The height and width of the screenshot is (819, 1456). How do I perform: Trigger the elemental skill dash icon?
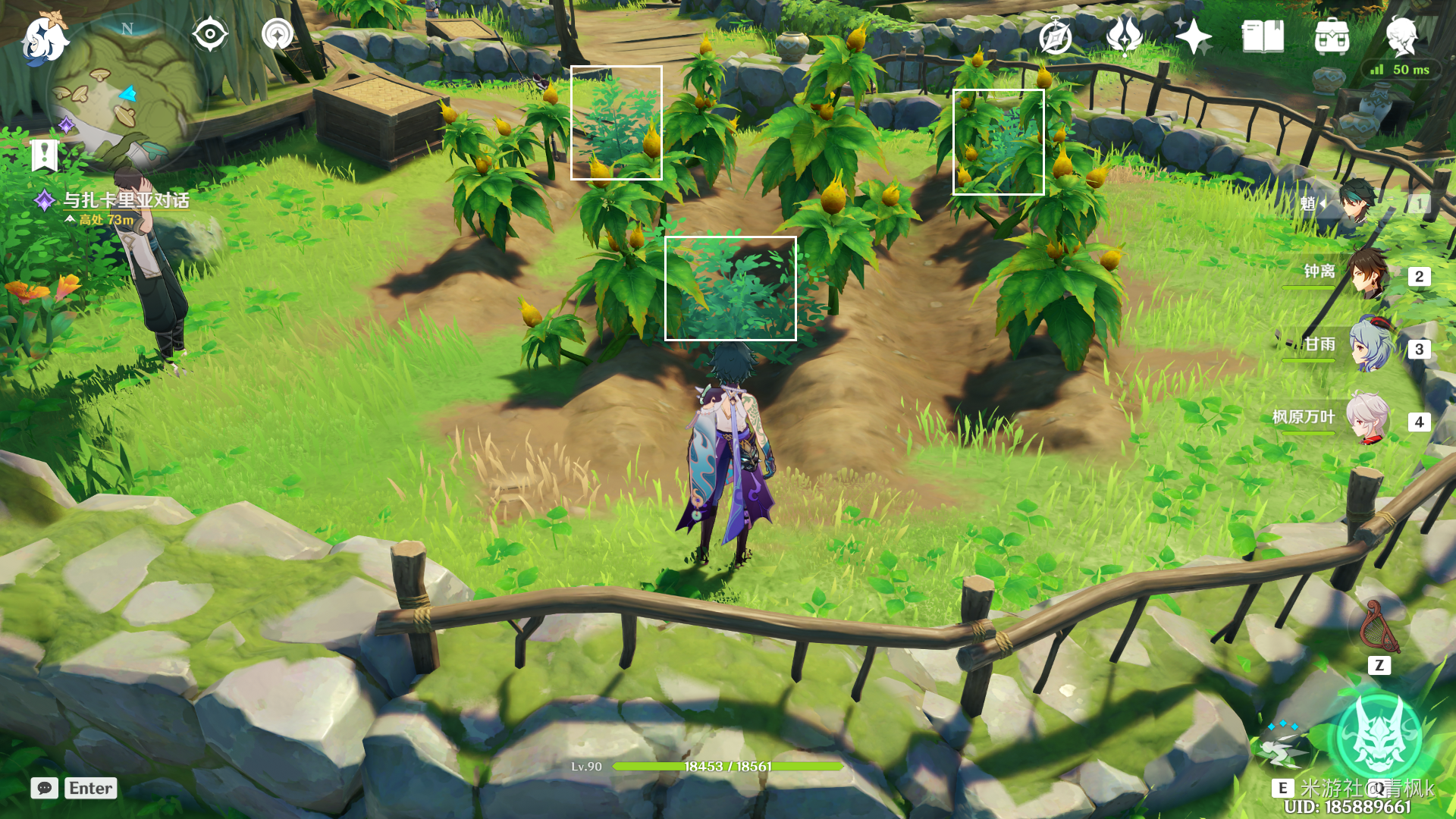click(1282, 747)
